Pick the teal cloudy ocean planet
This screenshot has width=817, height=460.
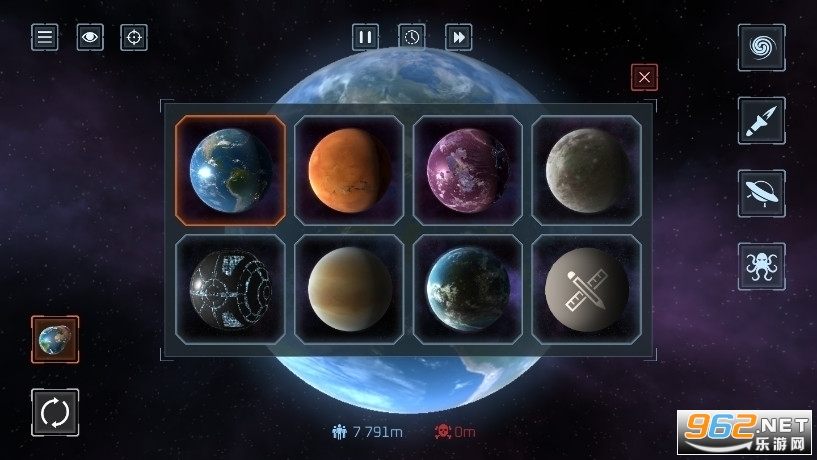tap(467, 289)
